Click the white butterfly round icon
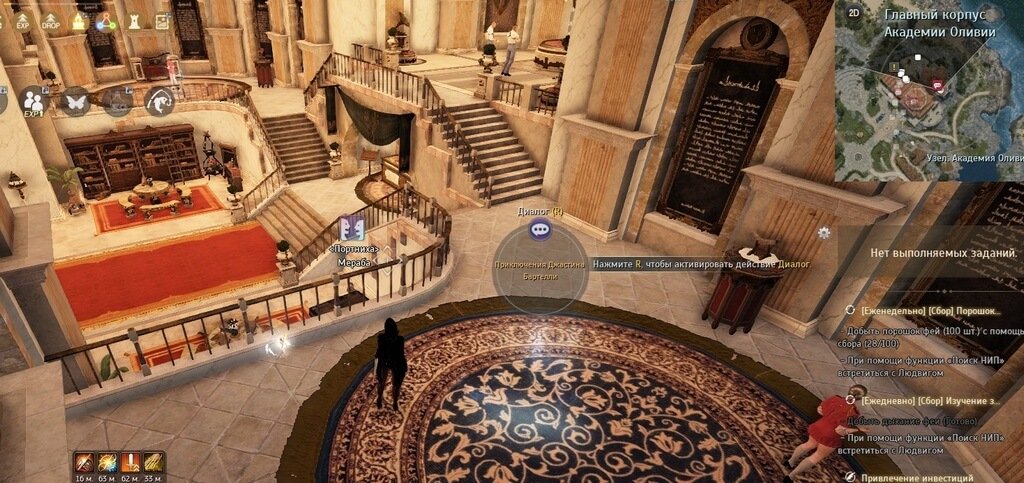The image size is (1024, 483). tap(76, 100)
